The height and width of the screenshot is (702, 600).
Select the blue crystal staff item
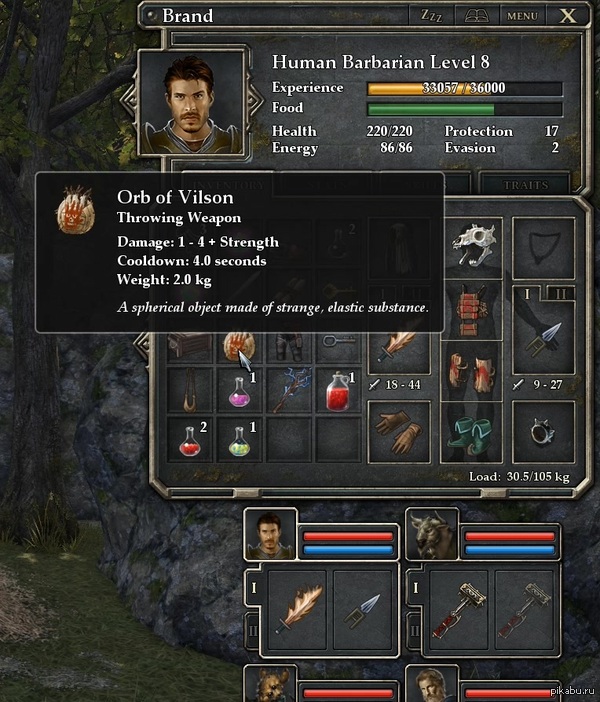click(x=289, y=391)
